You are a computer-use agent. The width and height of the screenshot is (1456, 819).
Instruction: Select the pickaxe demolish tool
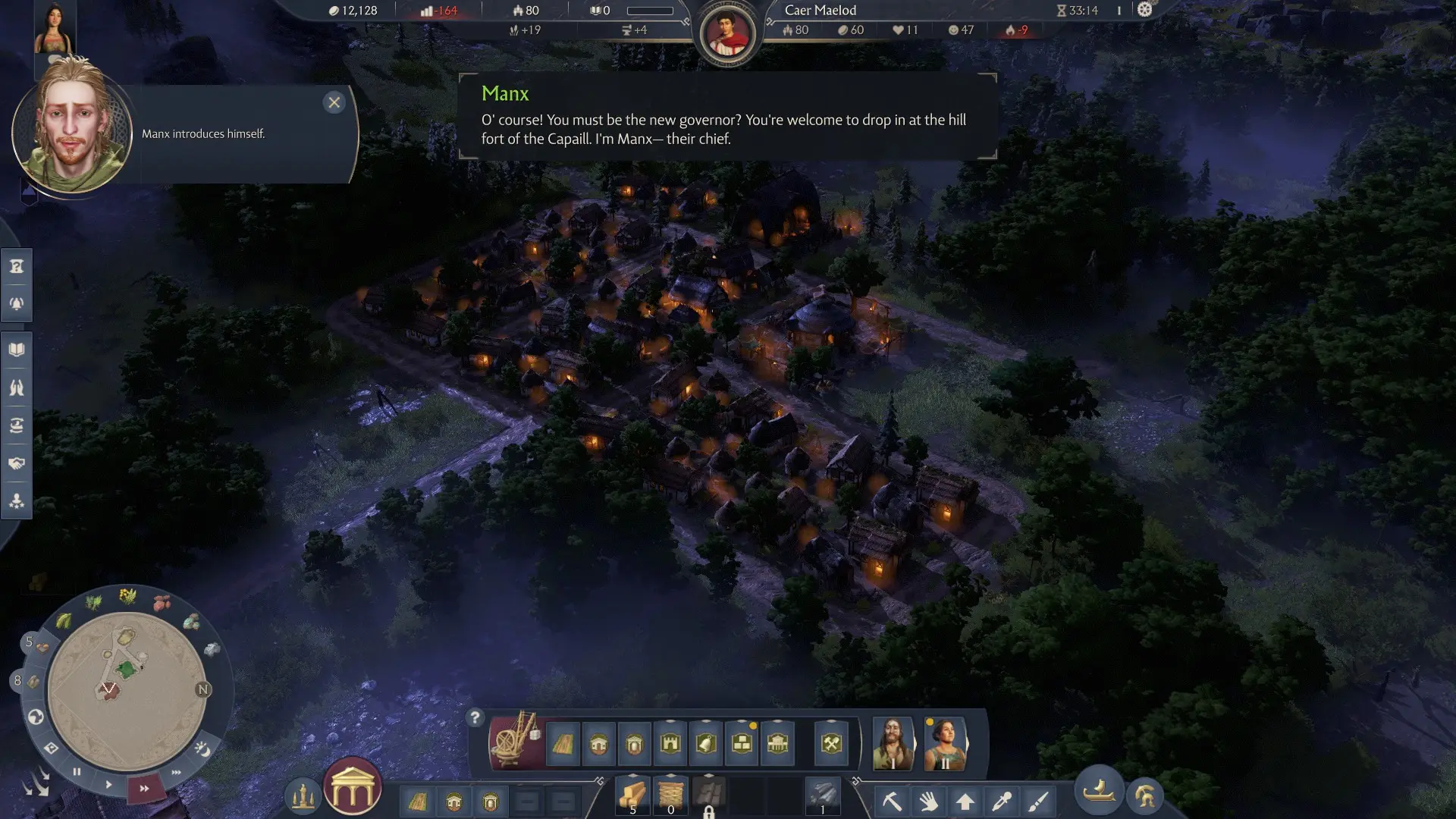892,801
